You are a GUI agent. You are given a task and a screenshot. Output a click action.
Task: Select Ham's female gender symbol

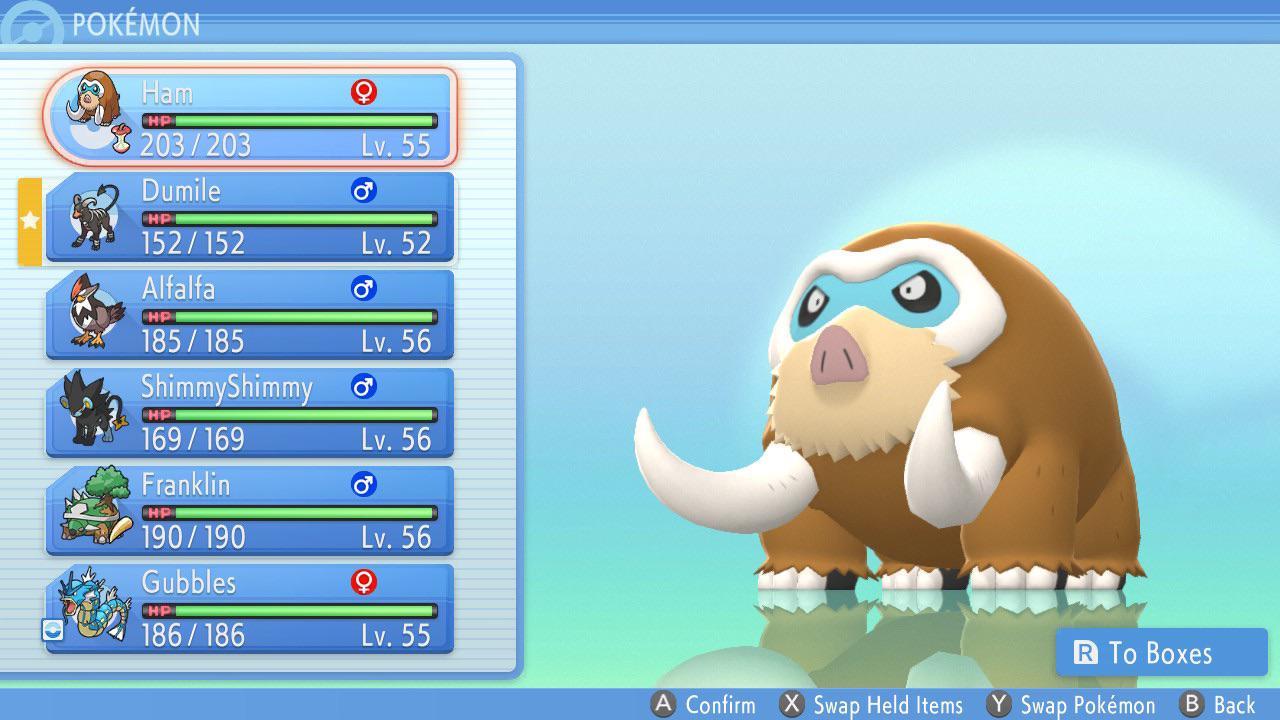pos(364,91)
